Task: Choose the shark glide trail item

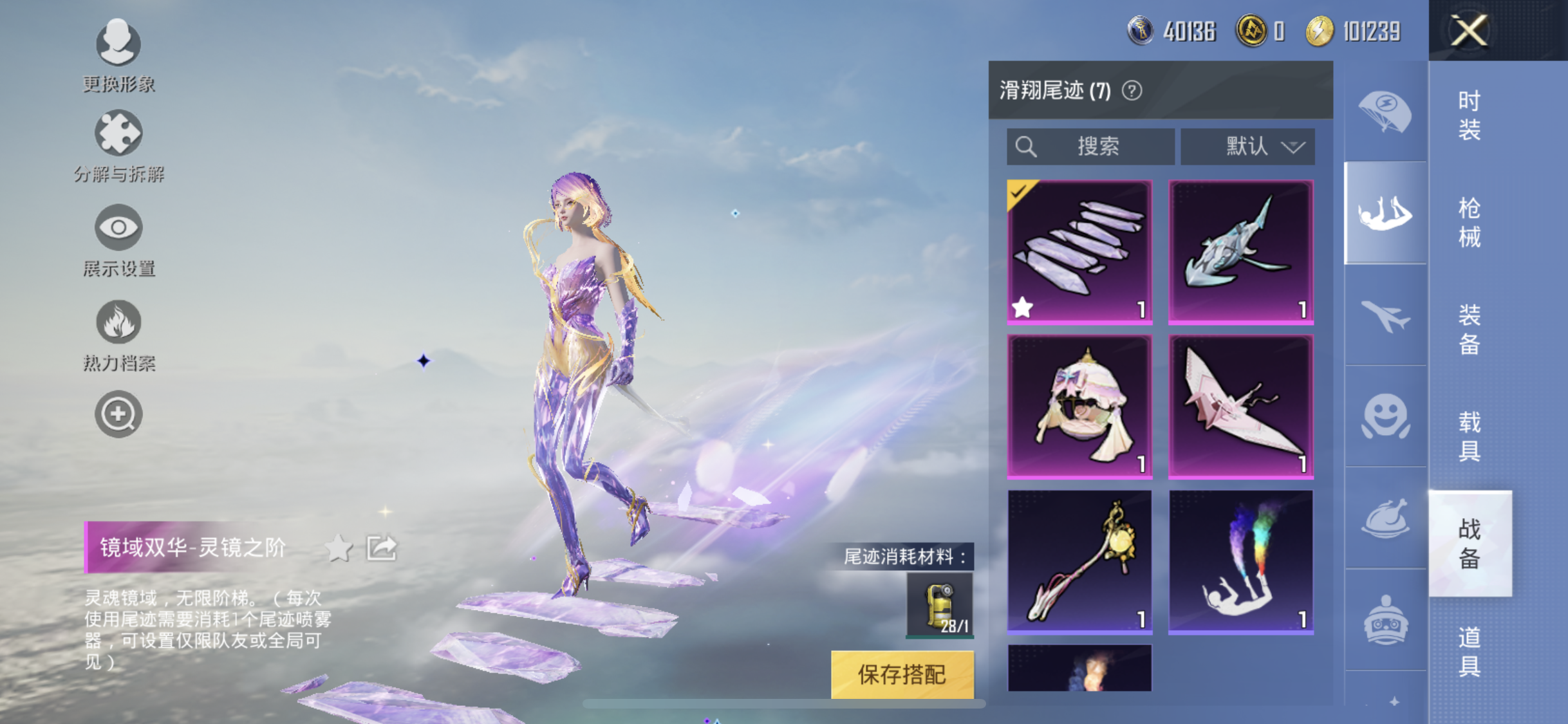Action: [x=1240, y=252]
